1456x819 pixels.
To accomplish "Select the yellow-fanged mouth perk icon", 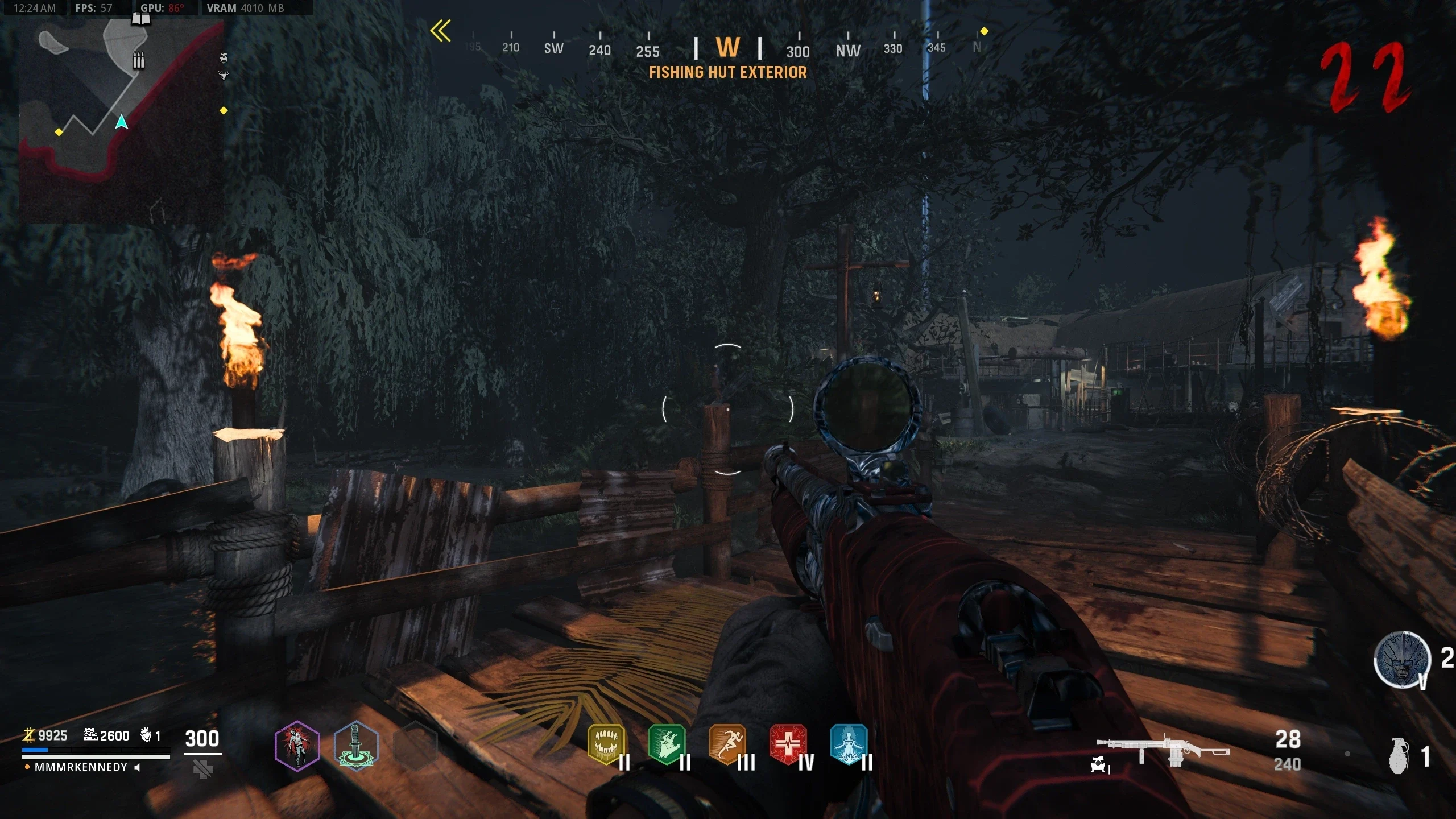I will coord(606,744).
